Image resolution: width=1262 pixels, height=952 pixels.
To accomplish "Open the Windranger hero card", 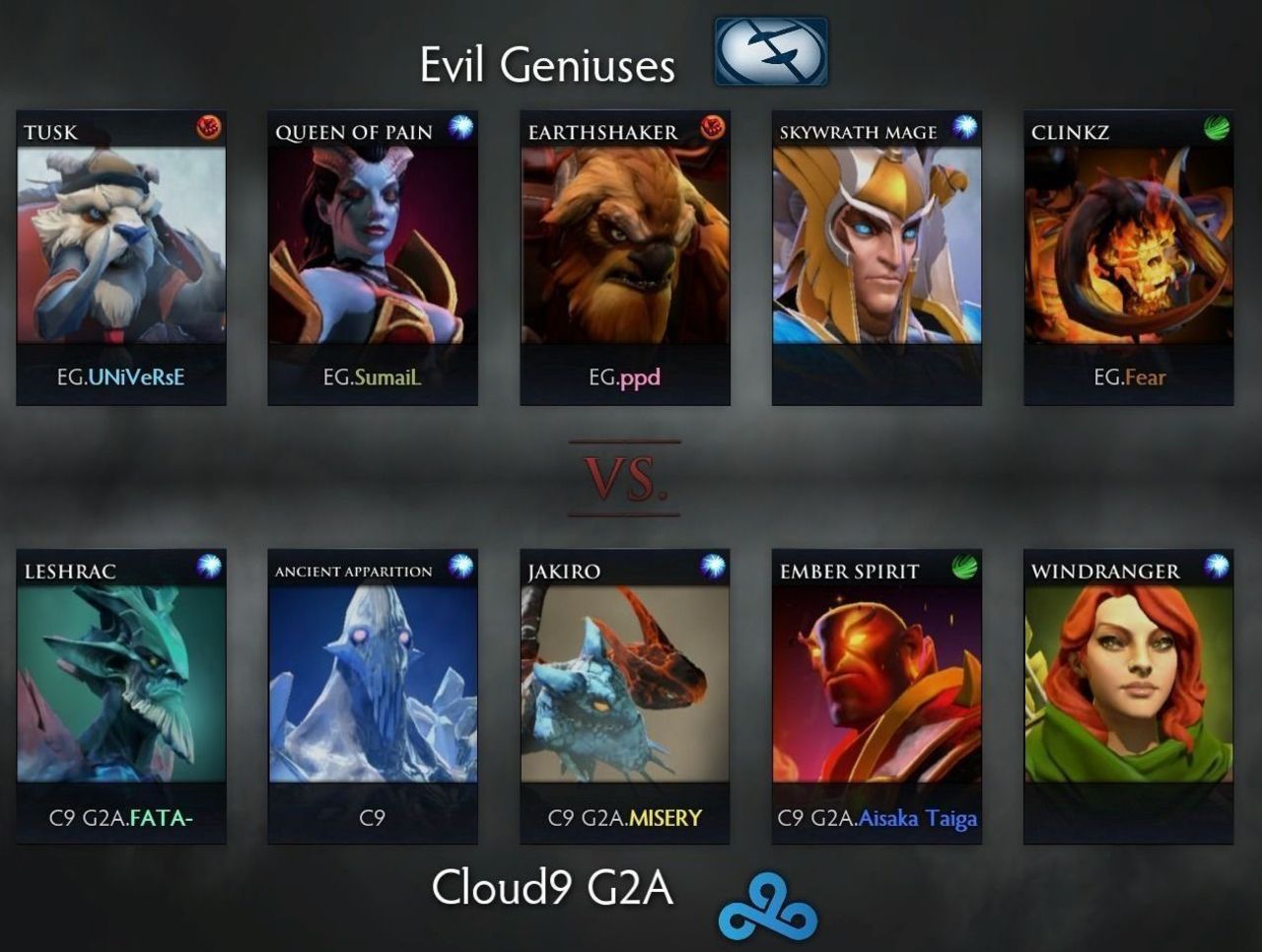I will (x=1129, y=684).
